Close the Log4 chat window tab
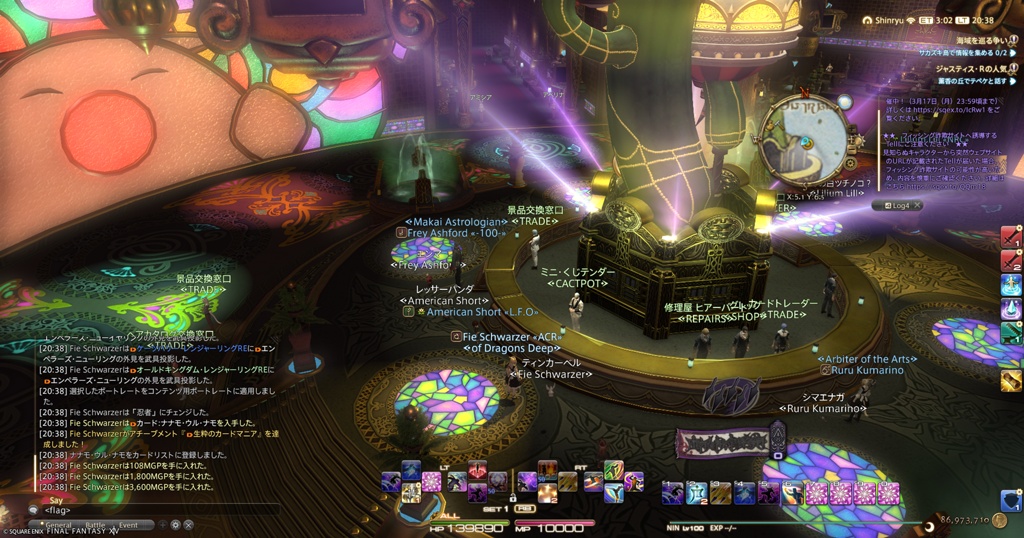This screenshot has width=1024, height=538. pos(915,205)
